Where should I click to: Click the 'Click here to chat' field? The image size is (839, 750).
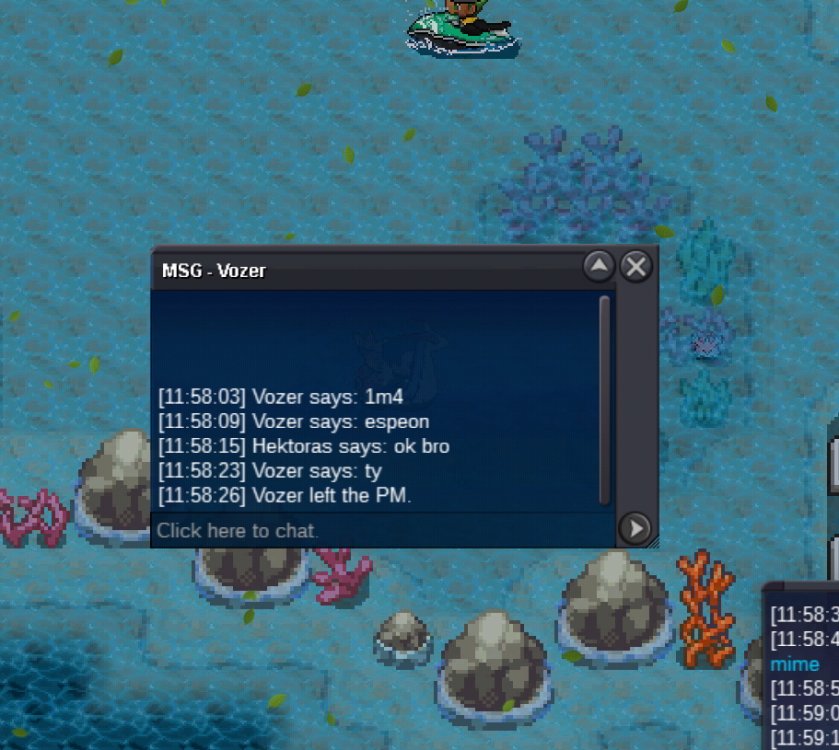pos(380,530)
